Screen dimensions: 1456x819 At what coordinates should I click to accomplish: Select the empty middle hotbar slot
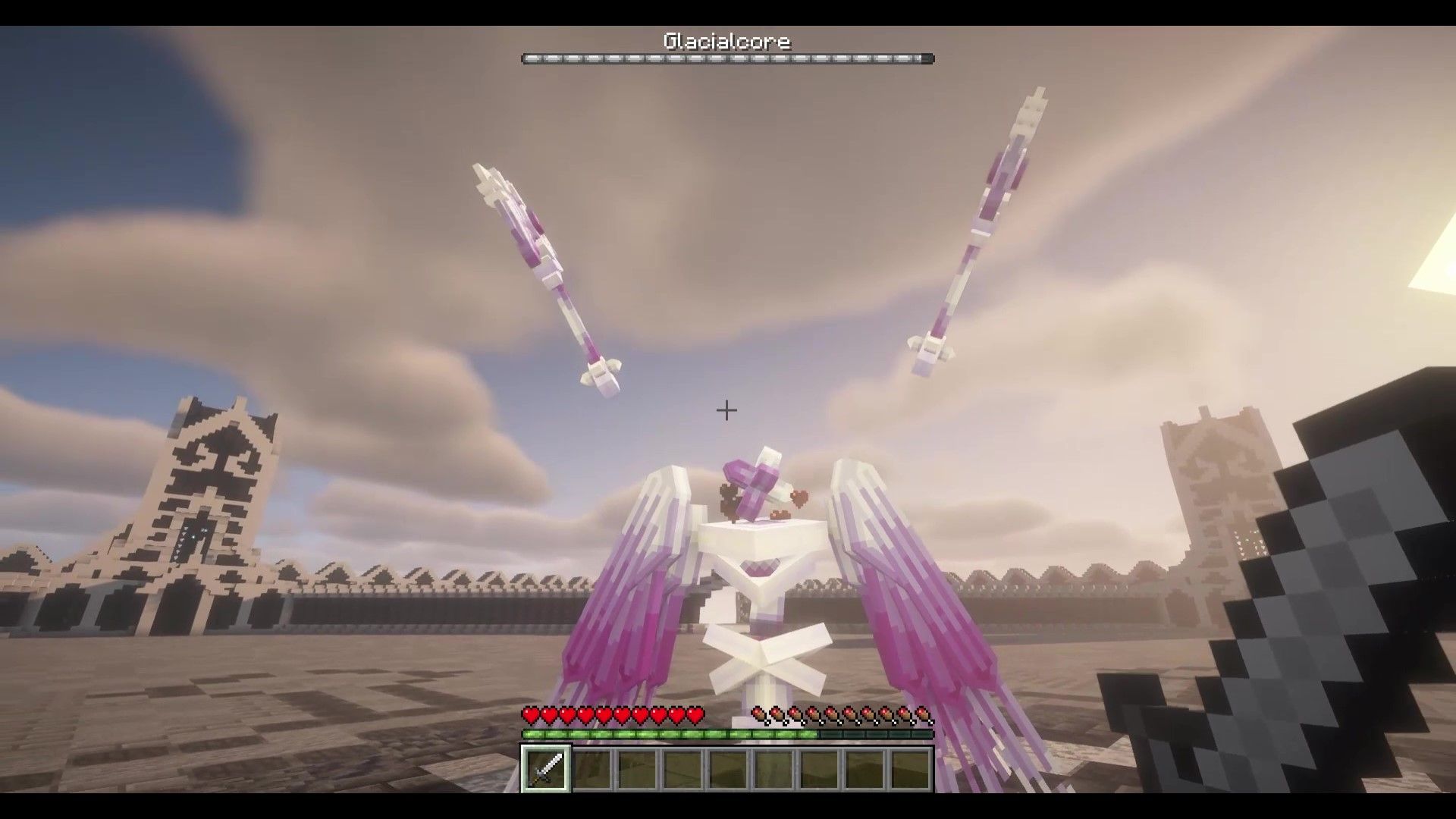tap(726, 770)
